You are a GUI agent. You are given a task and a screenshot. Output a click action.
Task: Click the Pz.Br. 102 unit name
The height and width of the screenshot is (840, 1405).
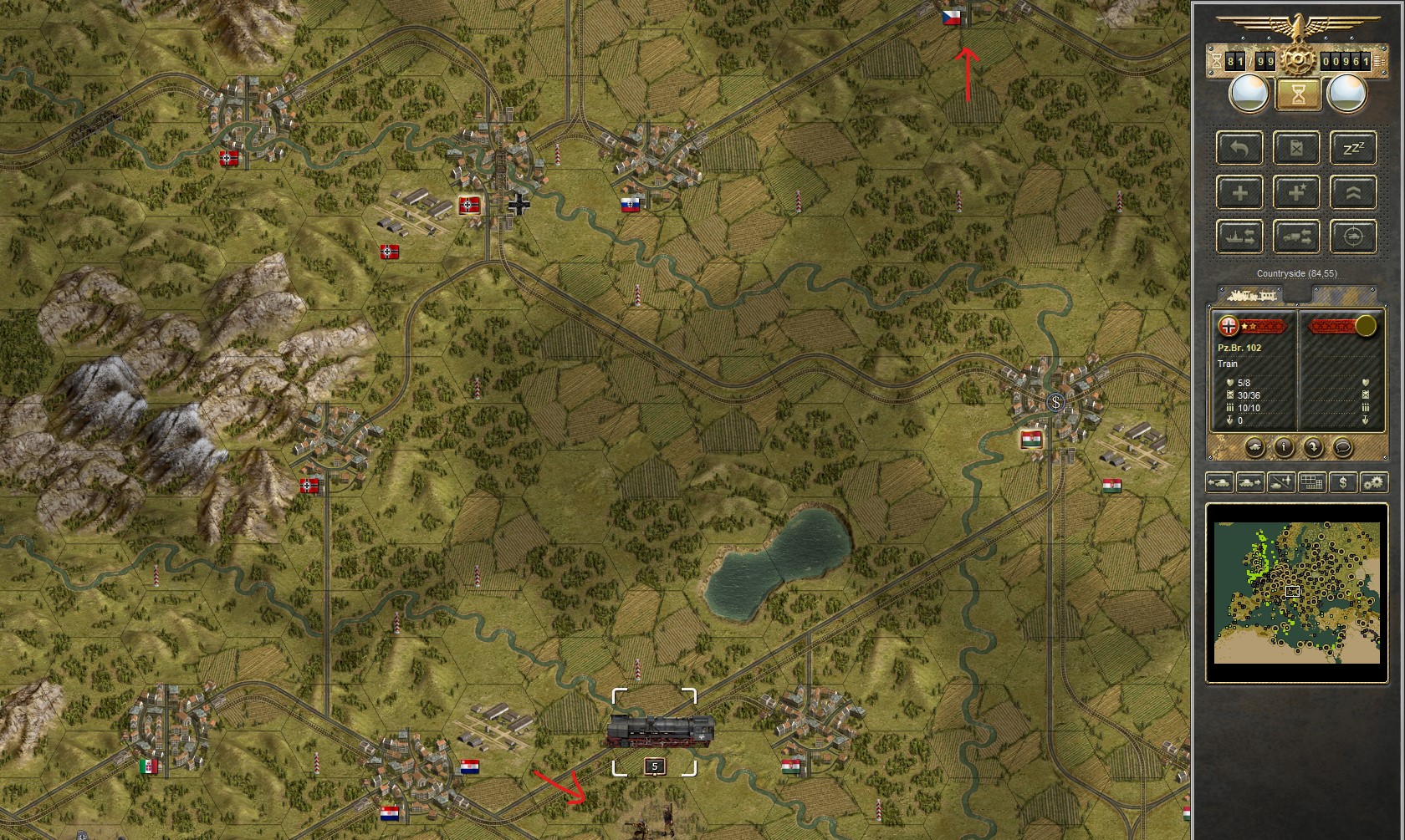click(x=1240, y=348)
